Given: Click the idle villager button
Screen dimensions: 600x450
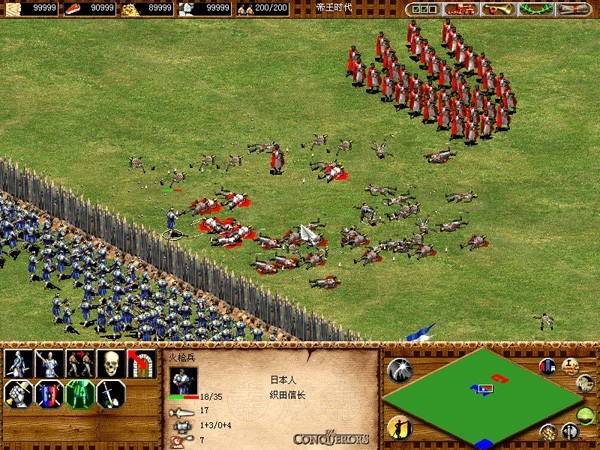Looking at the screenshot, I should 400,428.
